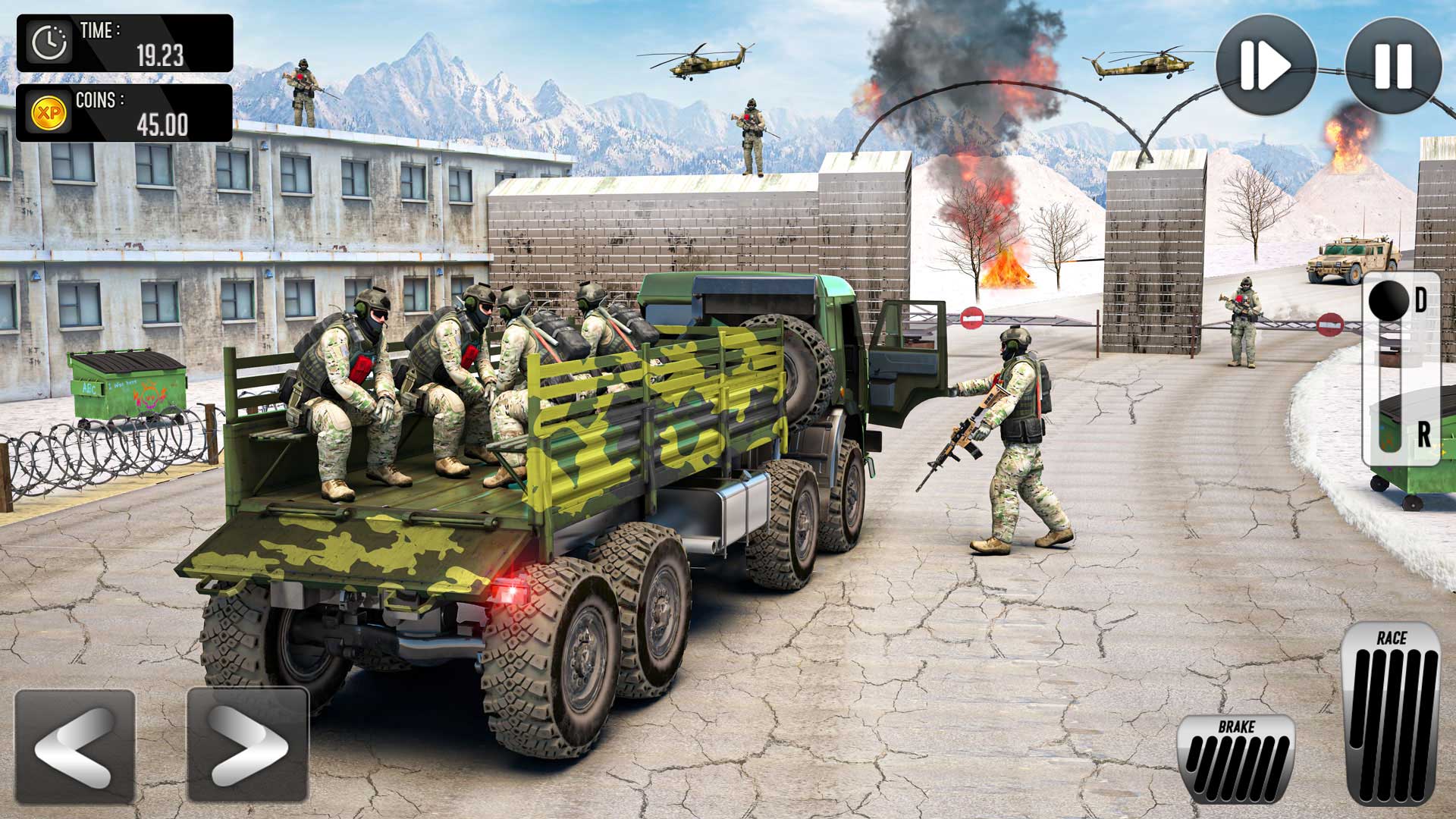Viewport: 1456px width, 819px height.
Task: Tap the clock icon beside TIME
Action: [49, 42]
